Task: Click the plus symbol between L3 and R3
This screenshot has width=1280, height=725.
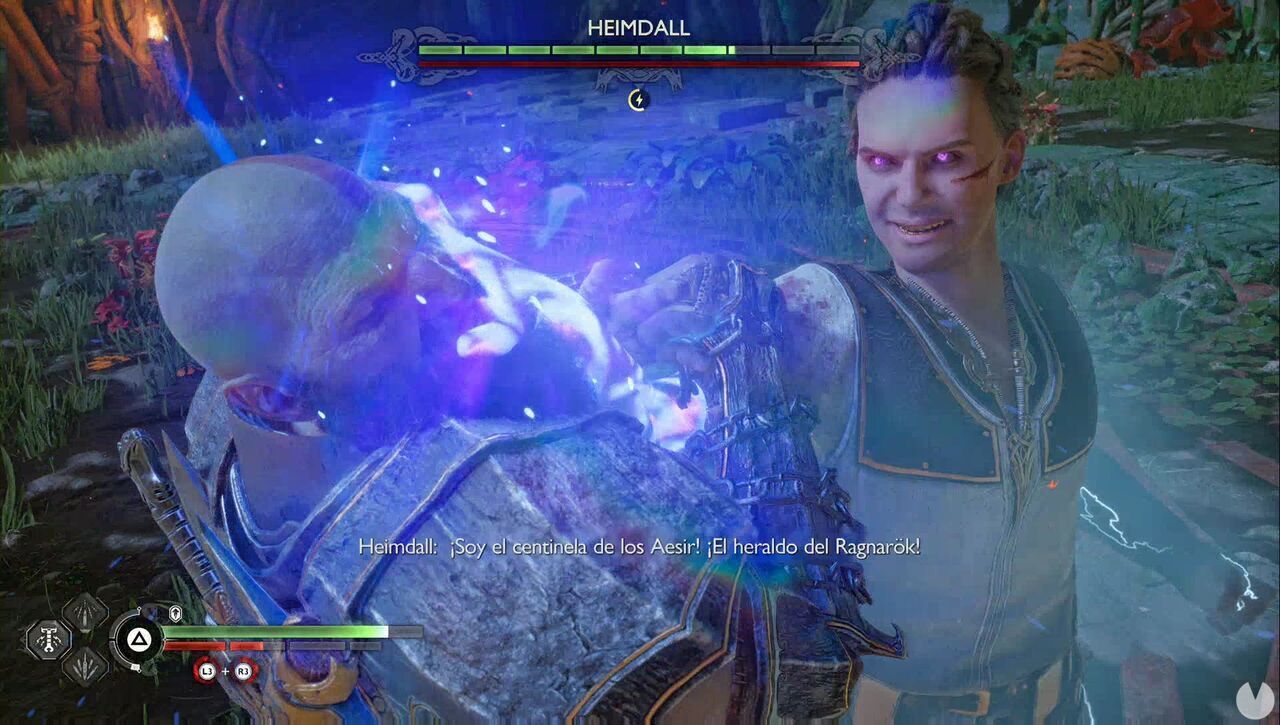Action: [223, 672]
